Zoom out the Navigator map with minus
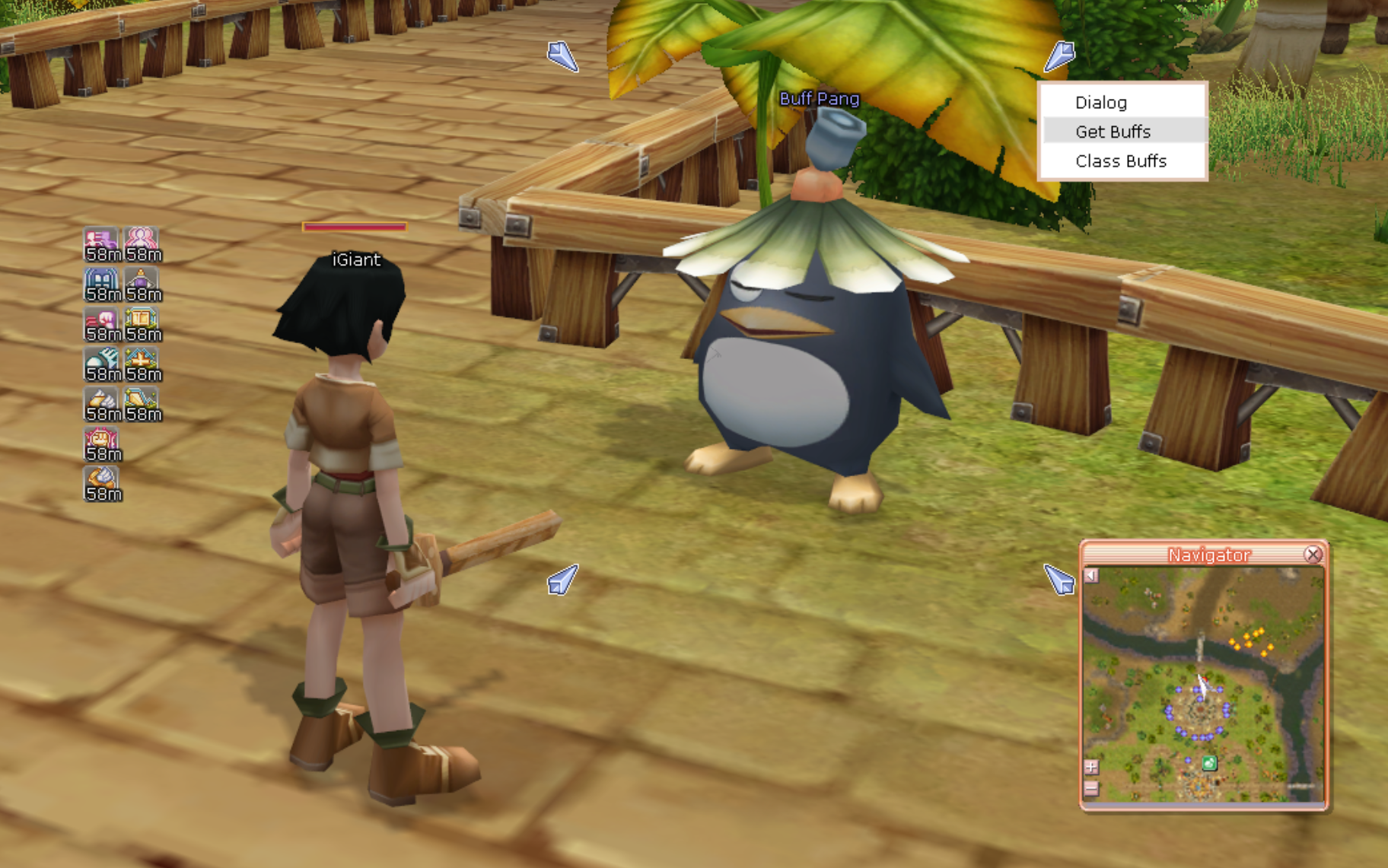The width and height of the screenshot is (1388, 868). tap(1091, 788)
